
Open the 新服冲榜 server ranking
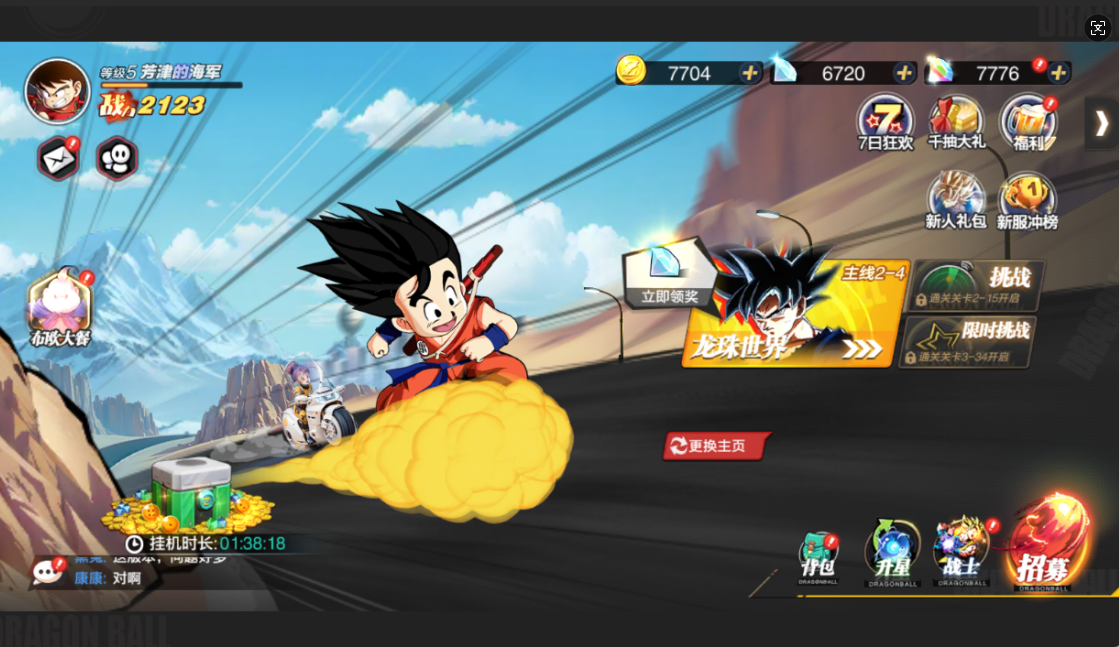[x=1027, y=200]
